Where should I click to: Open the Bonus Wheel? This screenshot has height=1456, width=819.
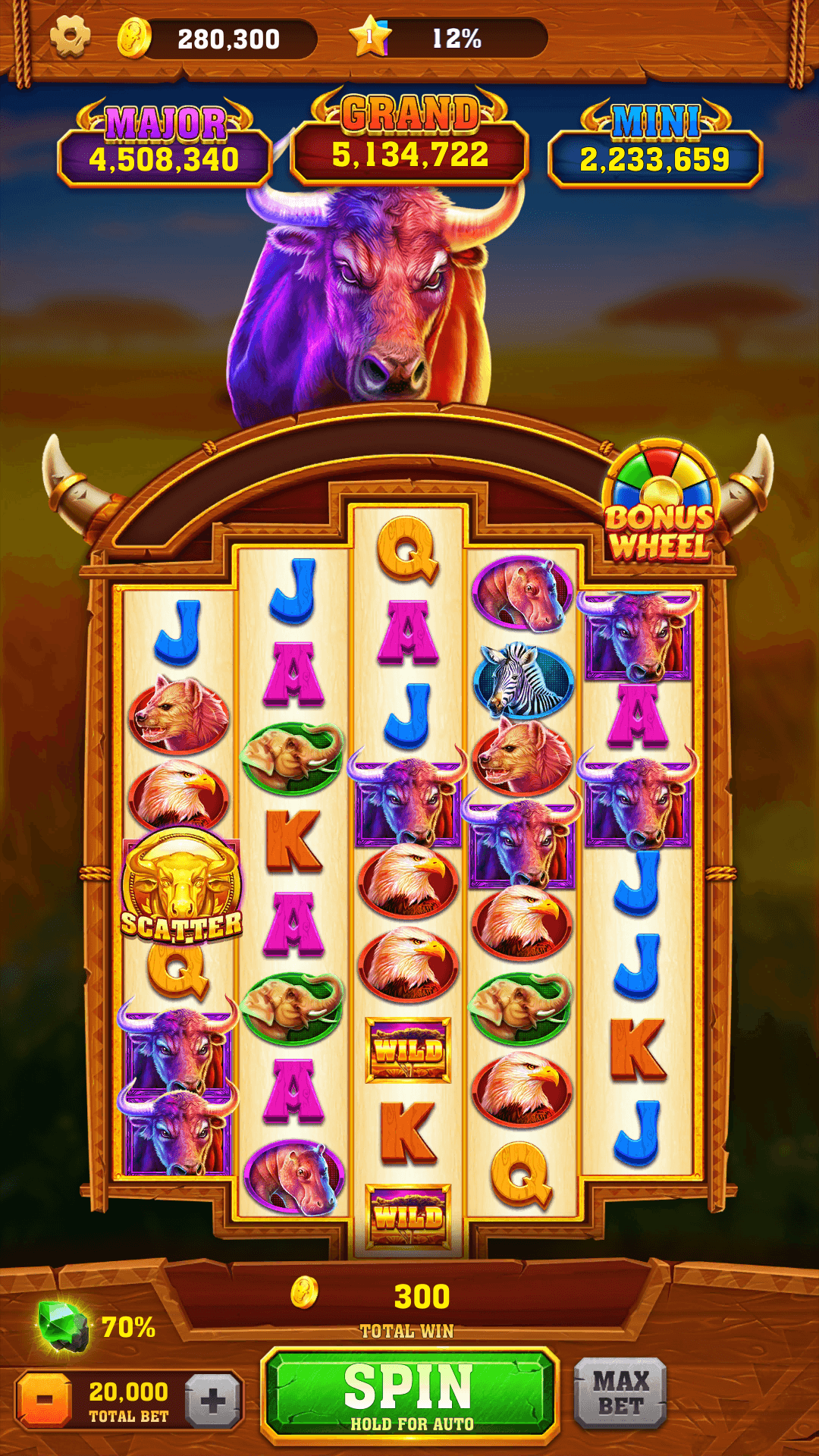pos(661,503)
